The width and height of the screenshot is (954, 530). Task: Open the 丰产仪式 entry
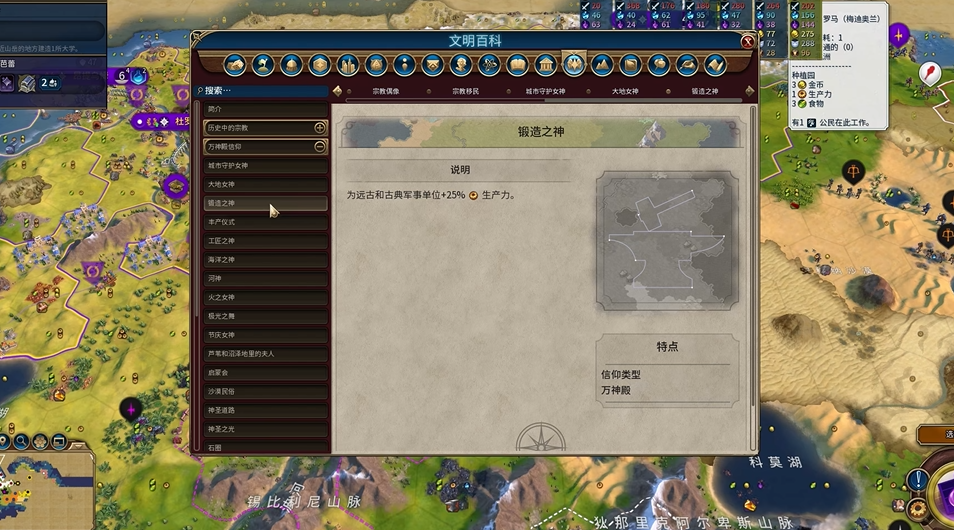pos(265,222)
